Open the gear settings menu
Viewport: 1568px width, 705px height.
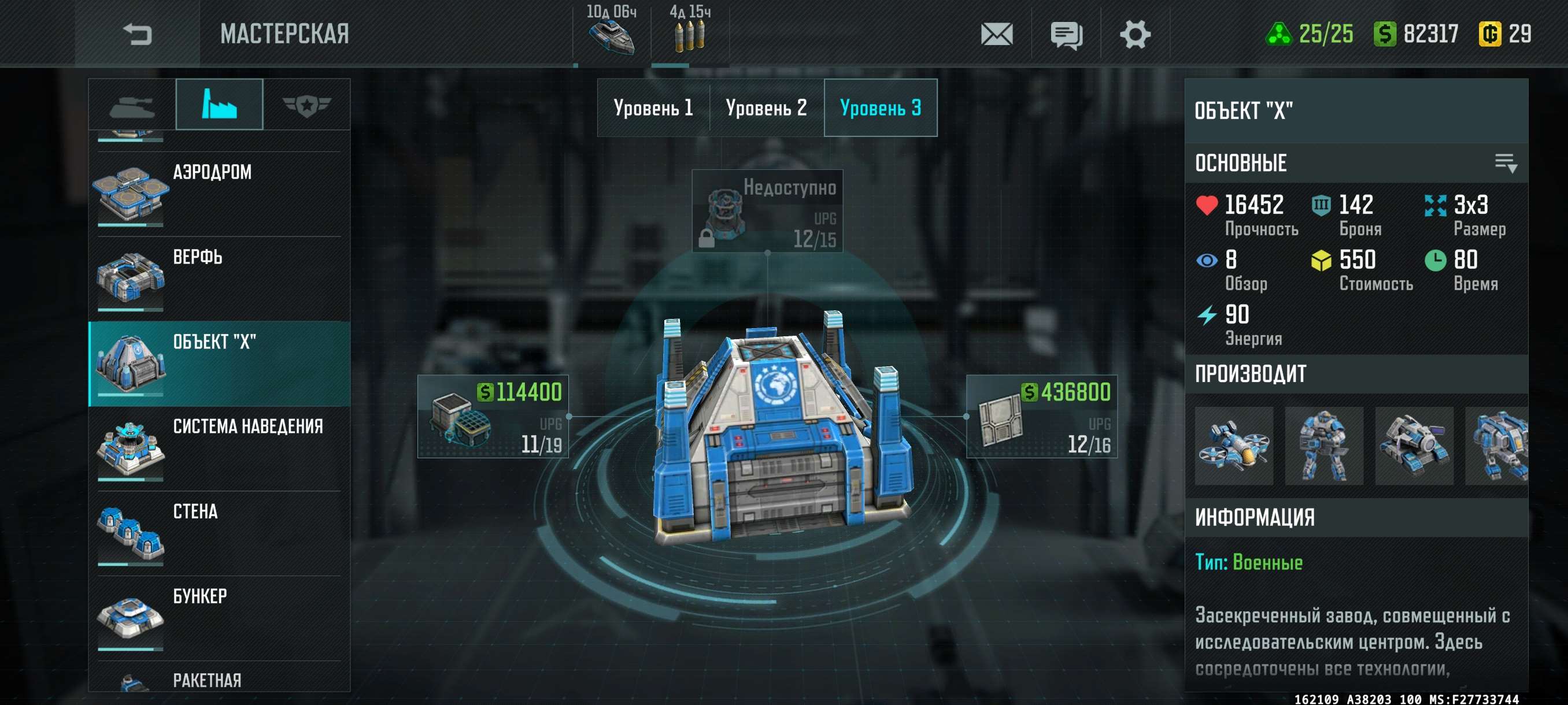click(x=1134, y=34)
